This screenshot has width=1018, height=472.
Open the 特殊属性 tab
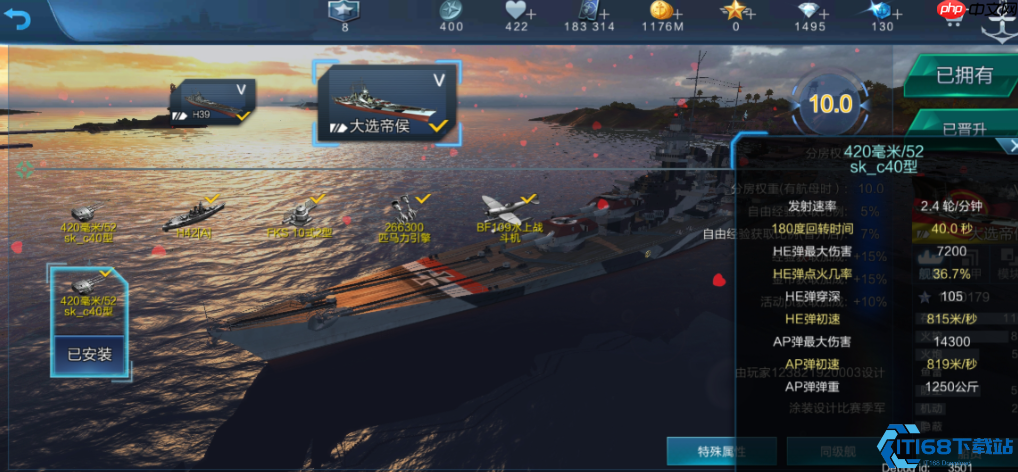point(722,451)
